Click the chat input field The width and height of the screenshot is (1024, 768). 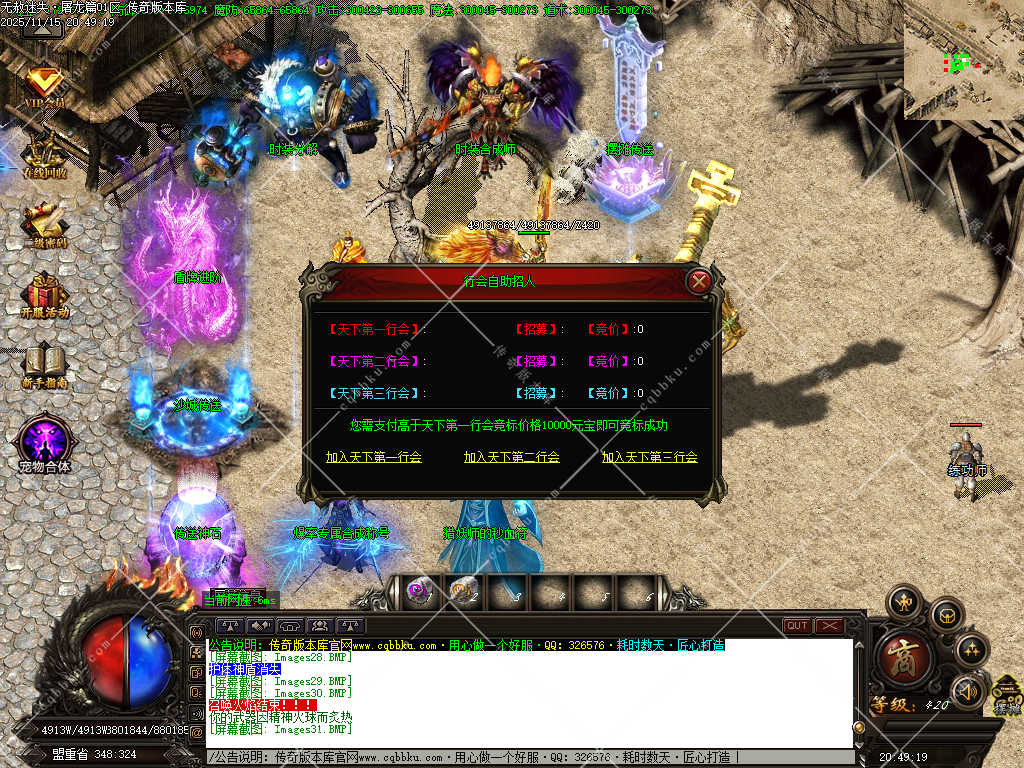(530, 757)
